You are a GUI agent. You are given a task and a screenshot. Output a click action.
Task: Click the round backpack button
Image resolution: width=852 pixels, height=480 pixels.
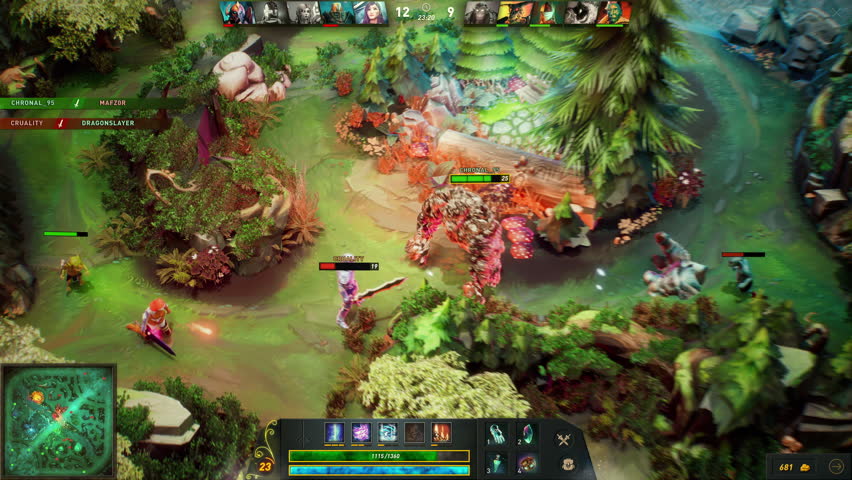567,464
